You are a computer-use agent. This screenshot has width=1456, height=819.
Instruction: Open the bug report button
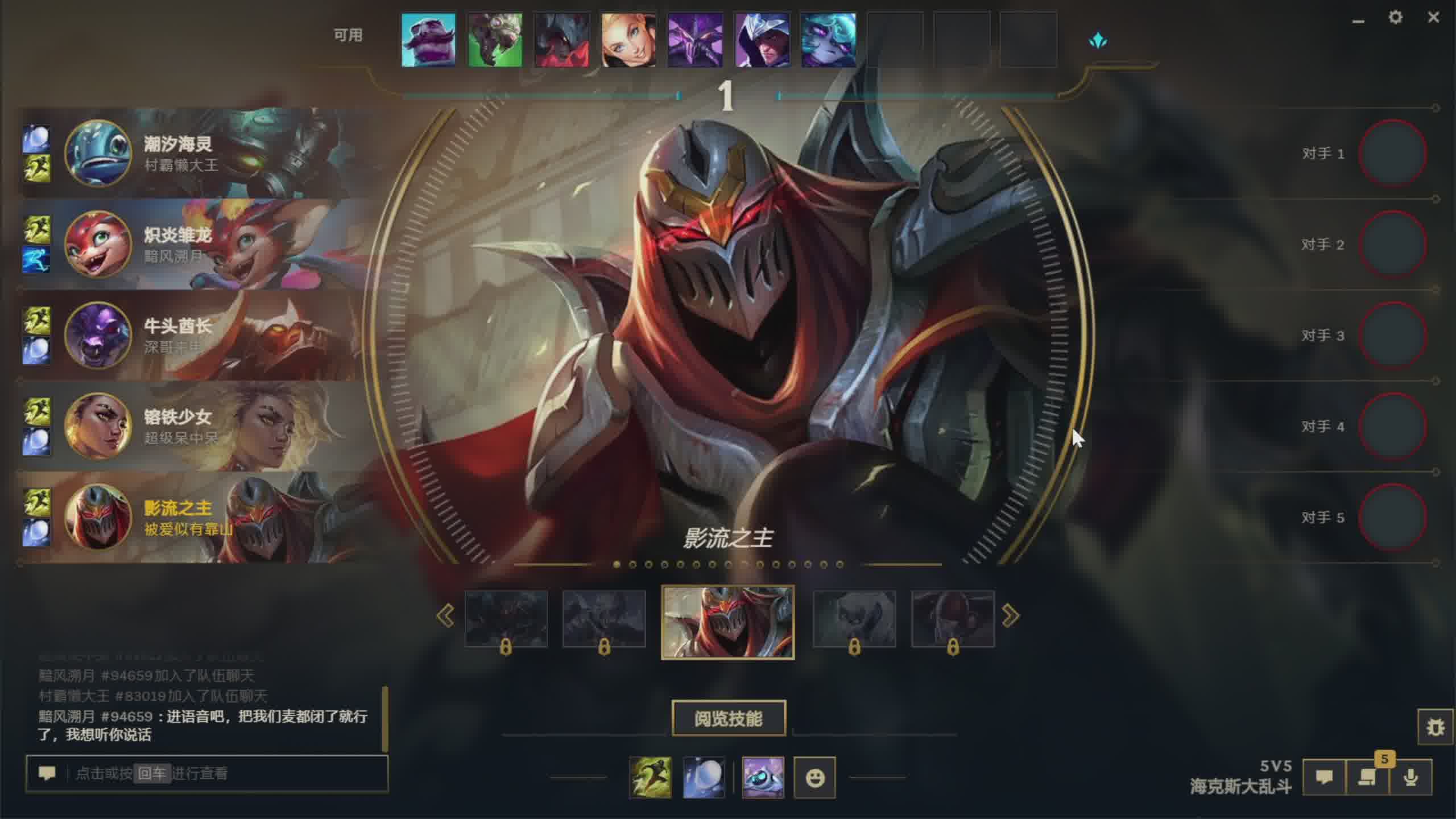click(x=1435, y=727)
